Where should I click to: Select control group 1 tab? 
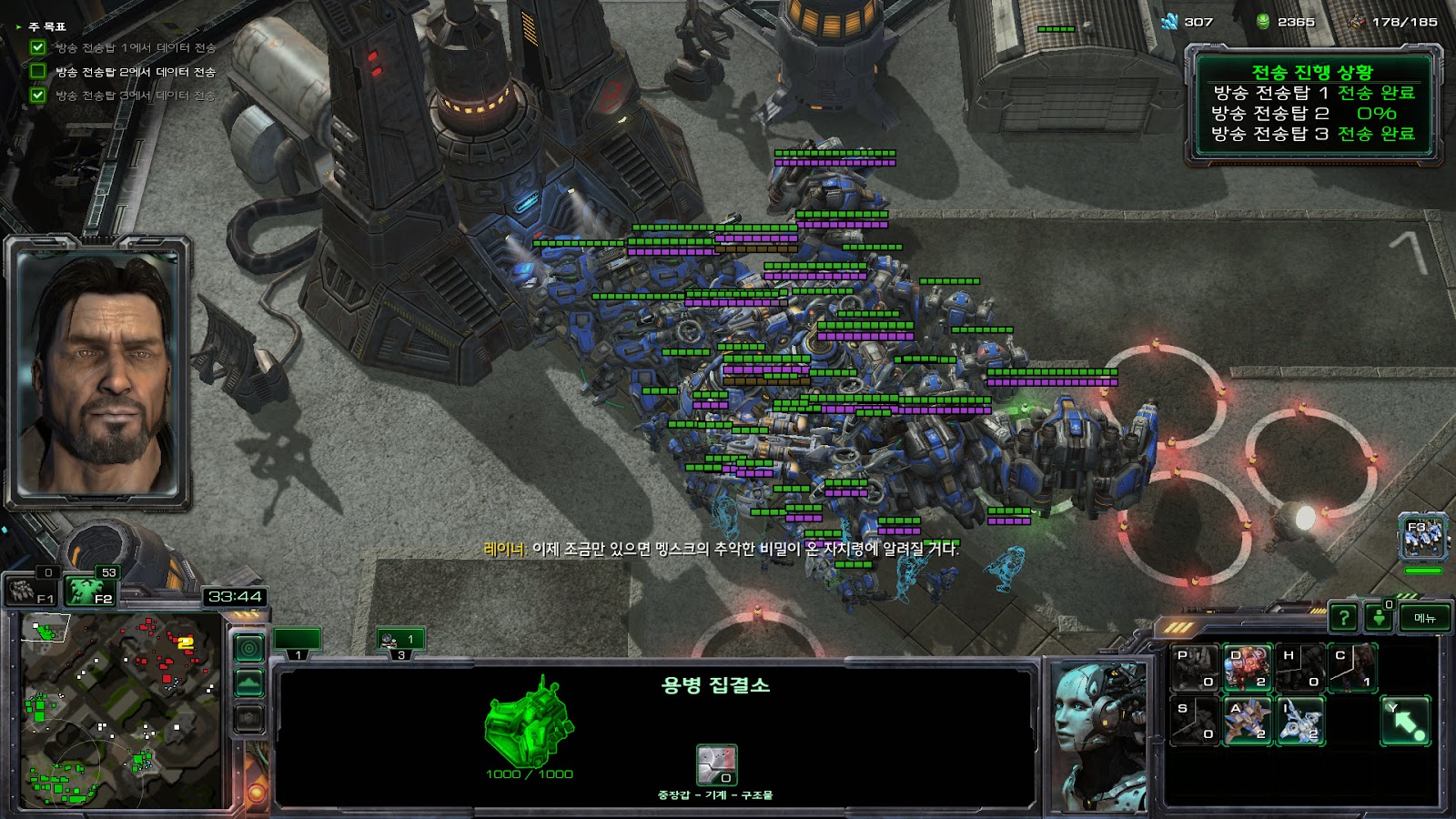tap(298, 642)
